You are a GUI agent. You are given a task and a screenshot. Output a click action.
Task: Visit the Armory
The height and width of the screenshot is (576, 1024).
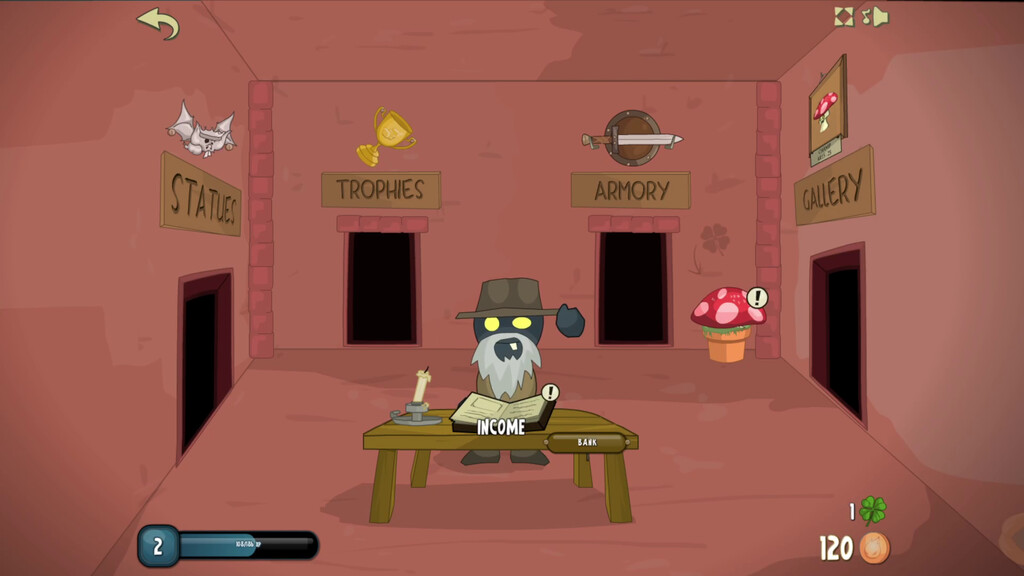[630, 287]
